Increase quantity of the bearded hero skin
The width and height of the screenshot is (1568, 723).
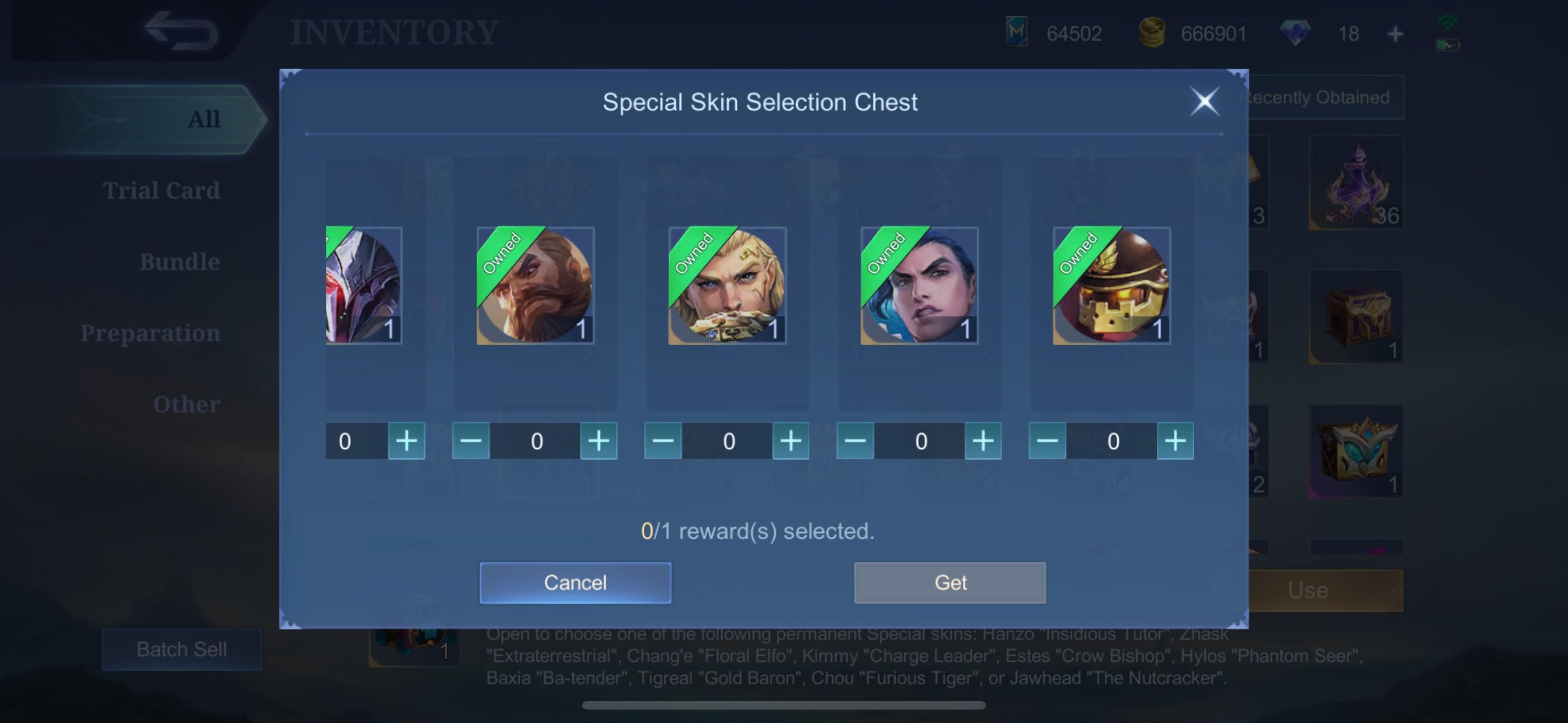pos(598,441)
